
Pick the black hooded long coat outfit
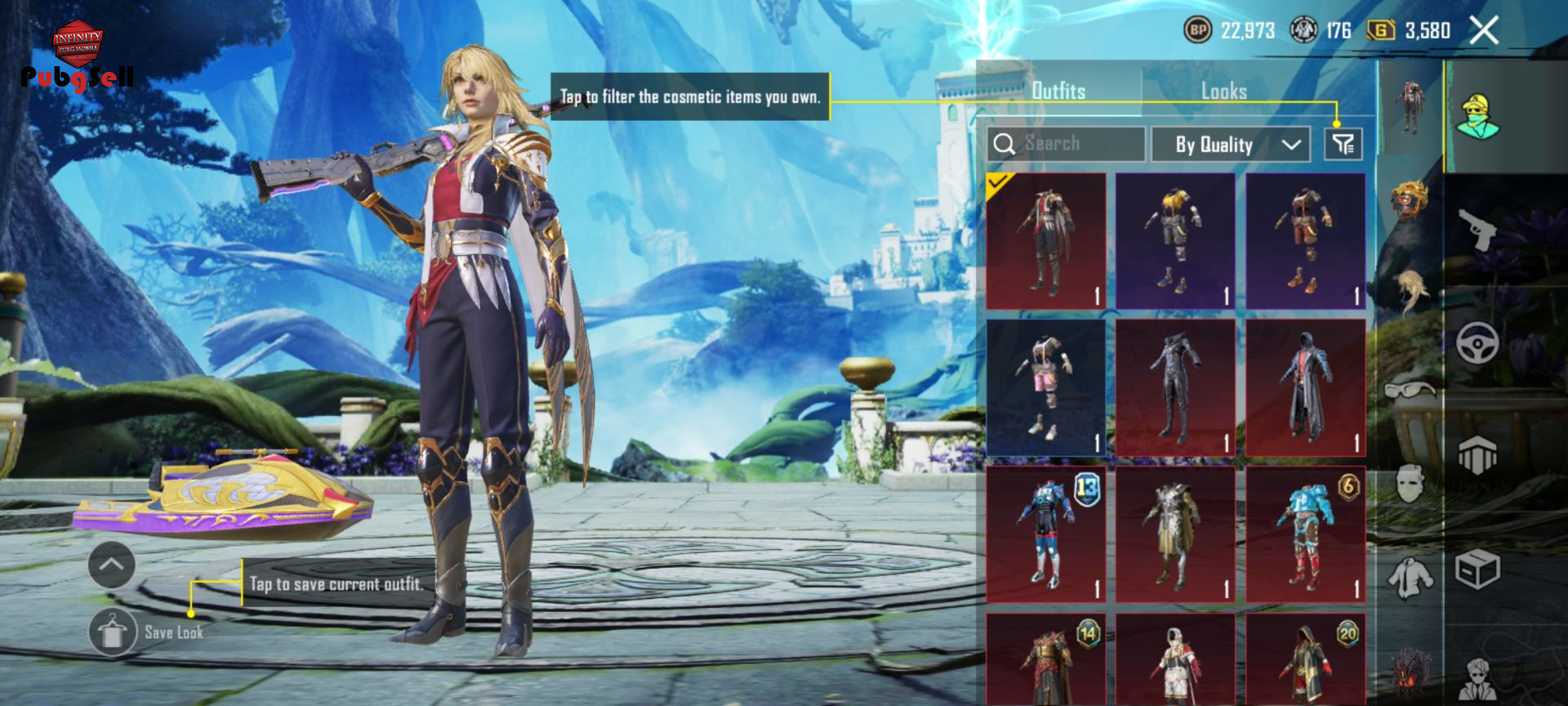pos(1305,387)
